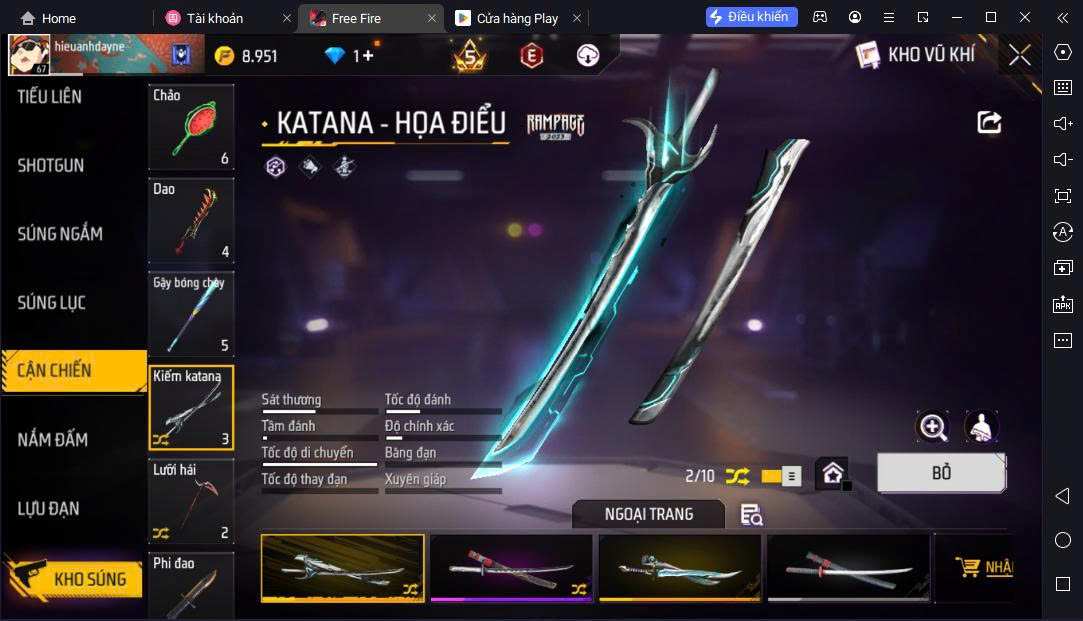Viewport: 1083px width, 621px height.
Task: Switch to the Shotgun category
Action: (x=51, y=166)
